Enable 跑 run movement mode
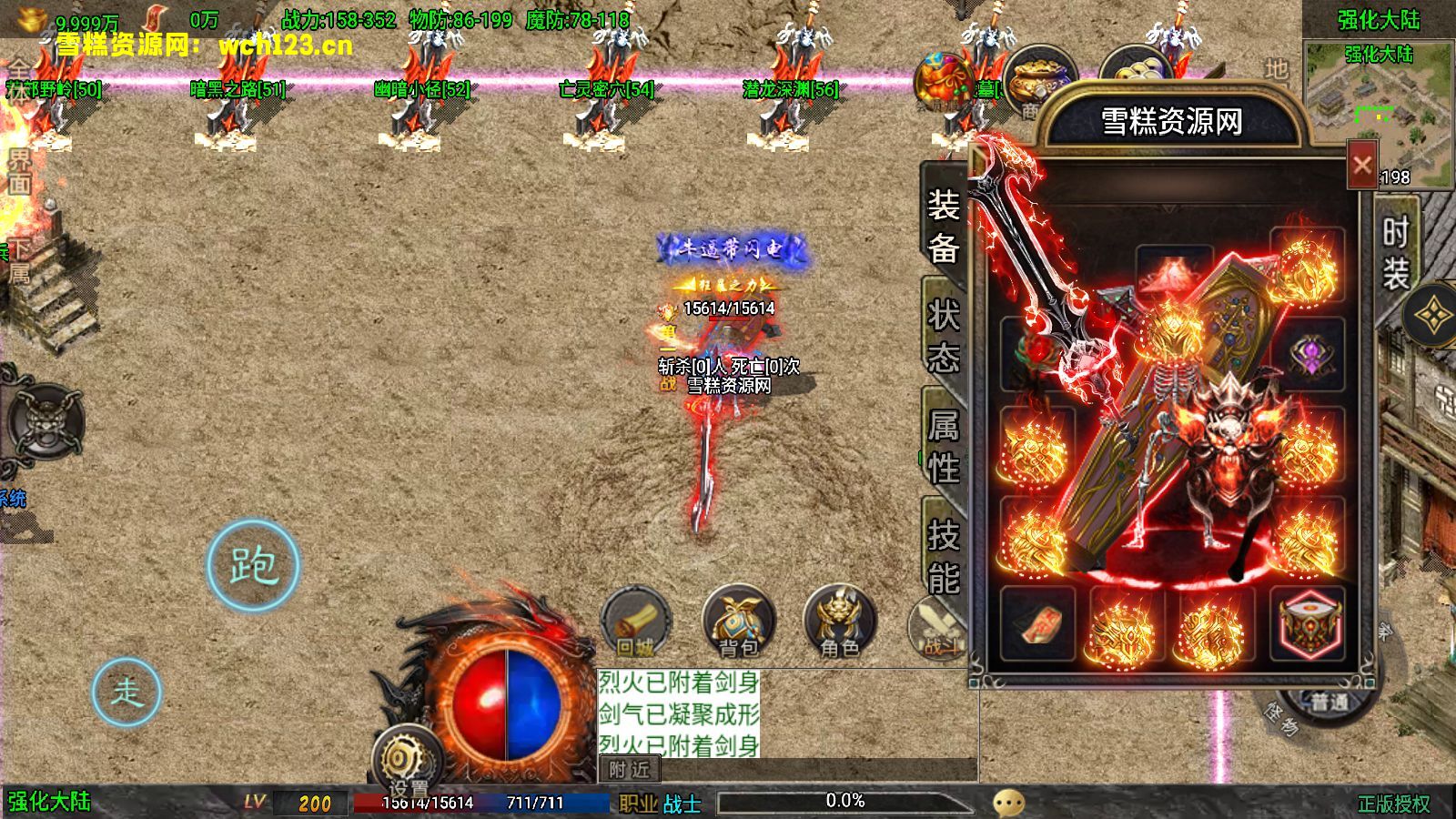 coord(256,566)
